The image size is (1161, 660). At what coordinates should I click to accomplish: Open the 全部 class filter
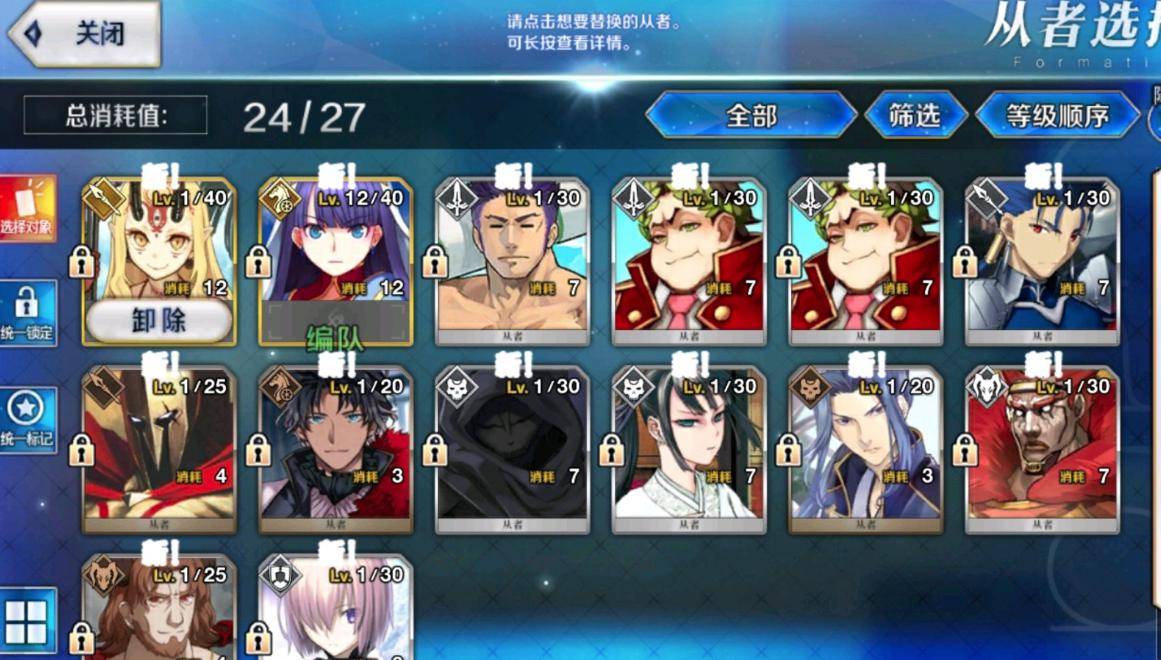click(x=751, y=116)
